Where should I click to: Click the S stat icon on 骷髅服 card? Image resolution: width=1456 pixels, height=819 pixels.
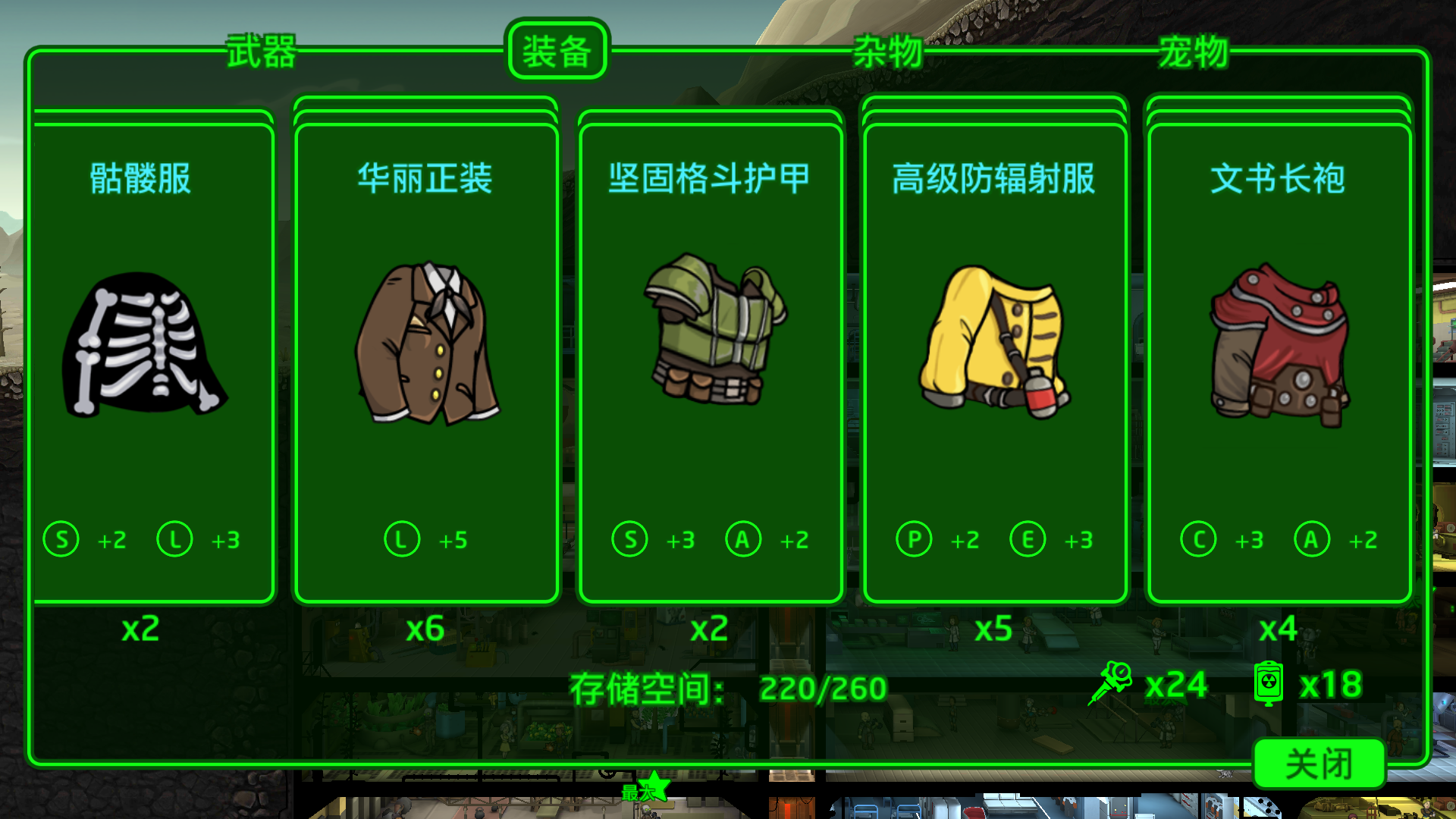point(61,540)
